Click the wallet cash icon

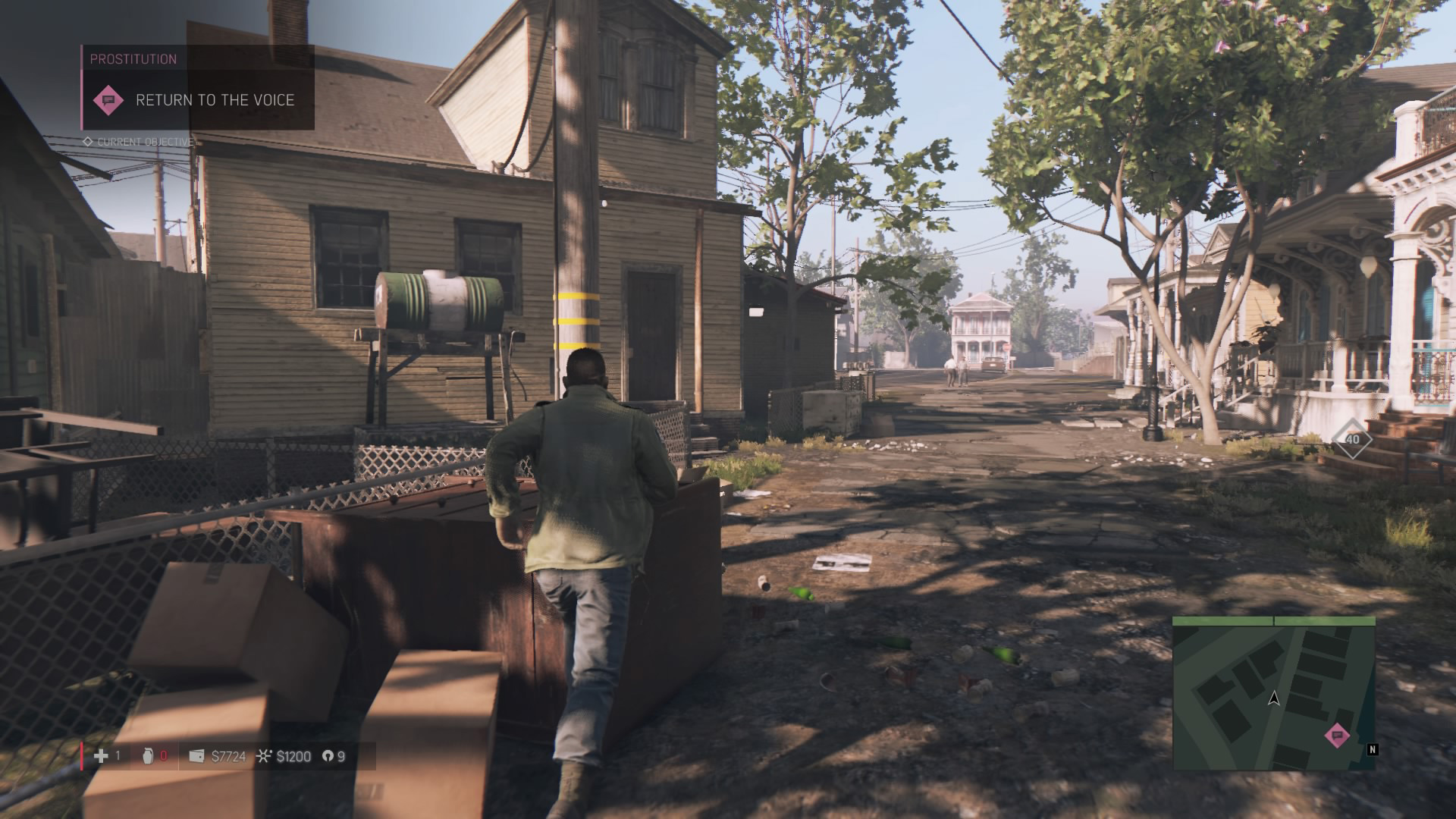[x=196, y=756]
